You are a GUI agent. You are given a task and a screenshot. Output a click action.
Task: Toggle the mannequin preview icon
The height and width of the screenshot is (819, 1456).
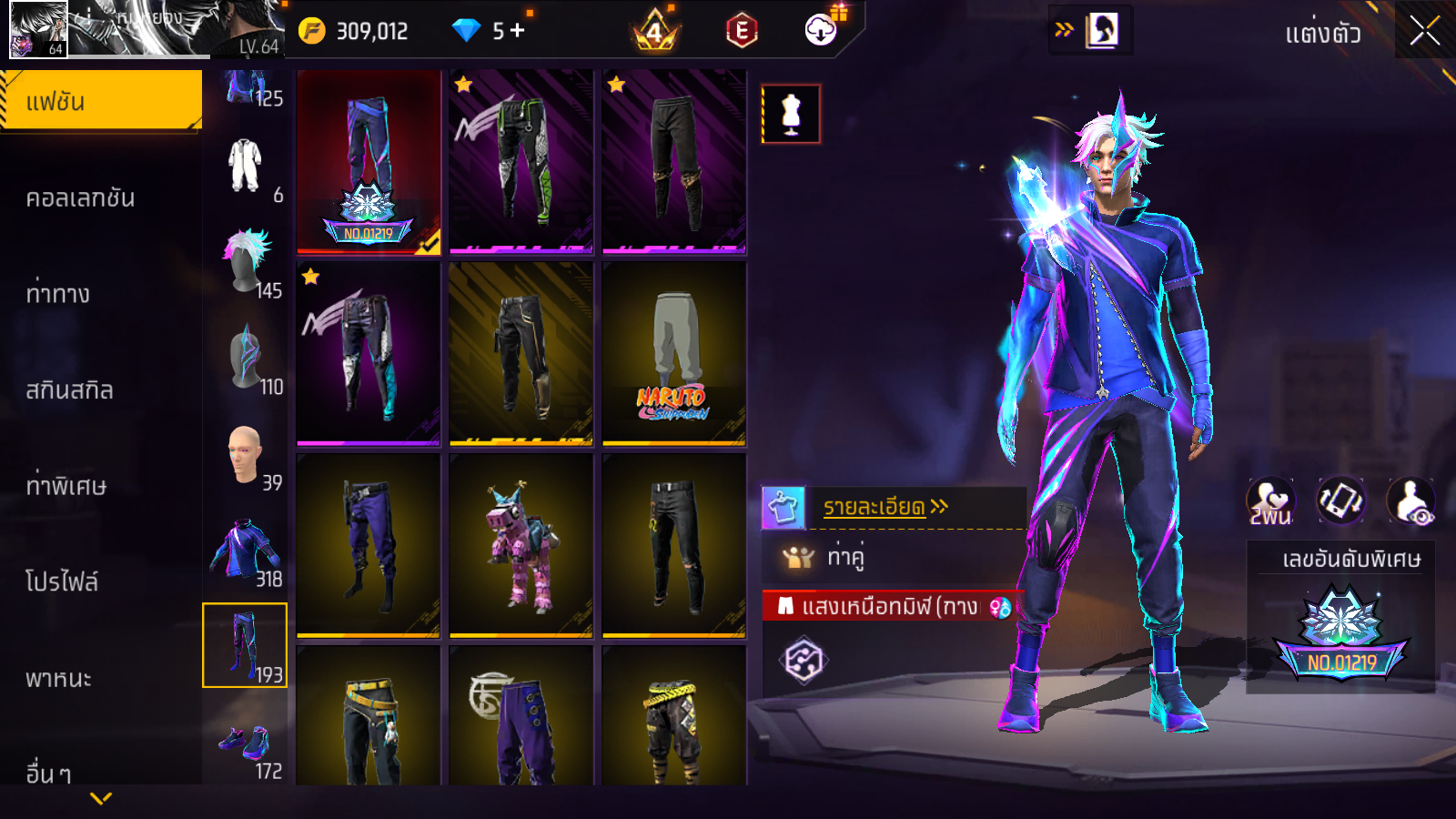point(791,115)
